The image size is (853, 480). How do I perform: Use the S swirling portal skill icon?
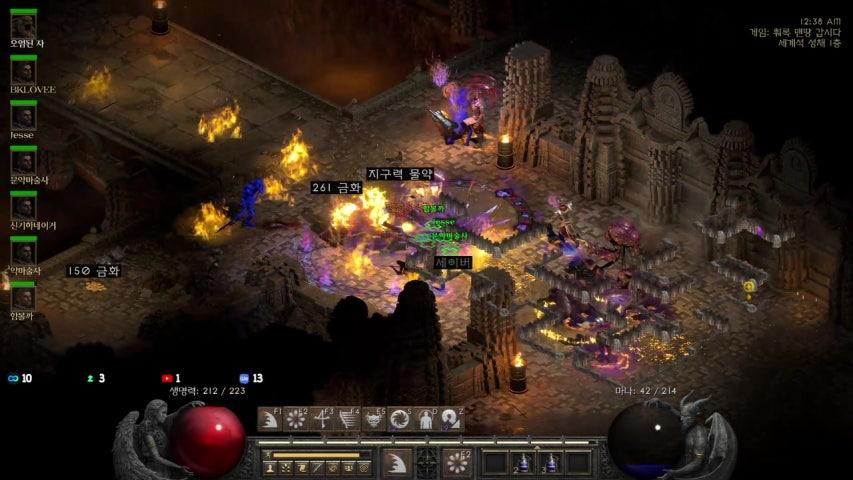[x=400, y=419]
